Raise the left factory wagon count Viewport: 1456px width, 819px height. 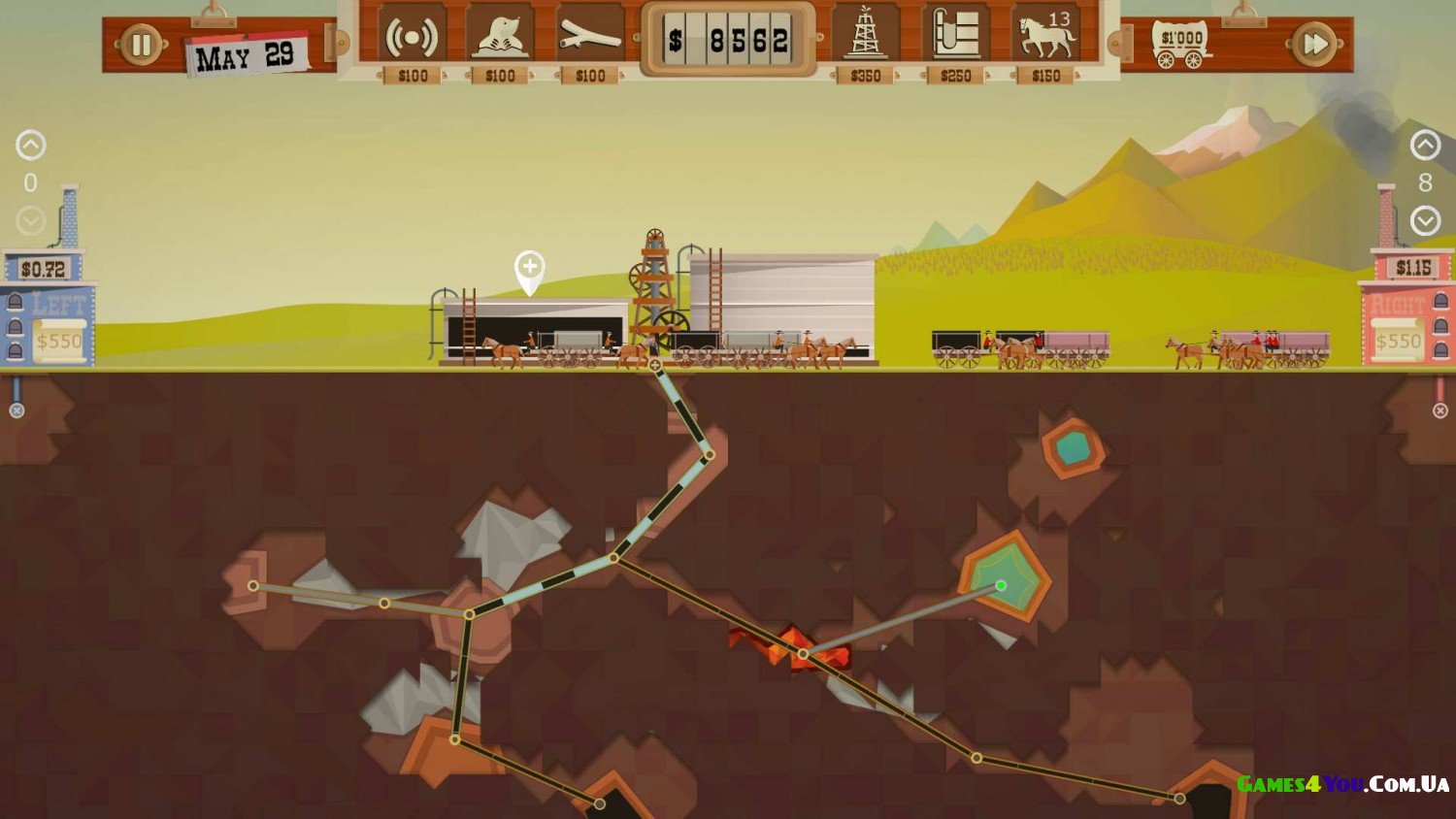coord(31,146)
